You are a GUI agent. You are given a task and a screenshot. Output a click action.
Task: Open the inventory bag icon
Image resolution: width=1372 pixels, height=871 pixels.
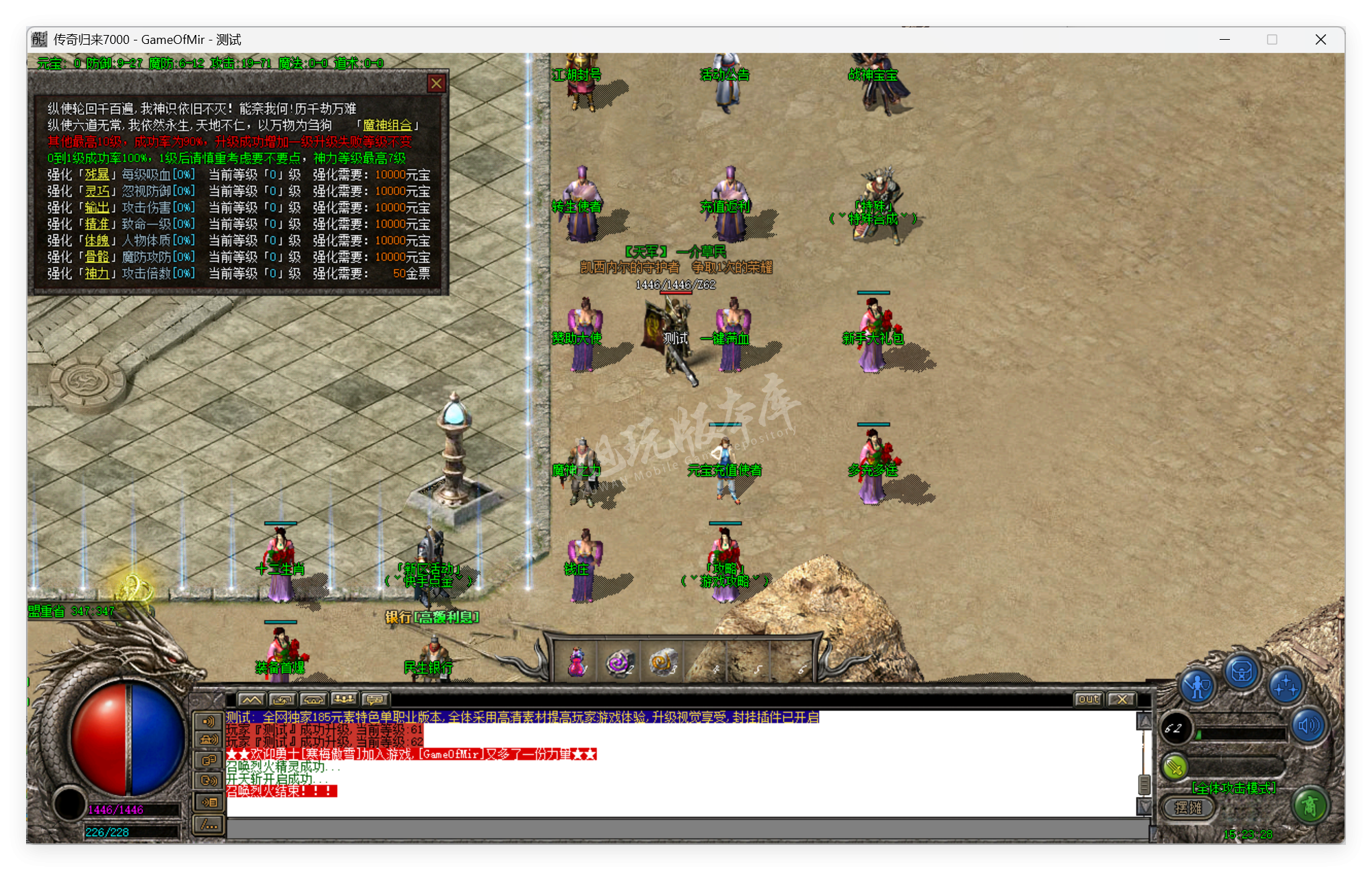(1242, 672)
